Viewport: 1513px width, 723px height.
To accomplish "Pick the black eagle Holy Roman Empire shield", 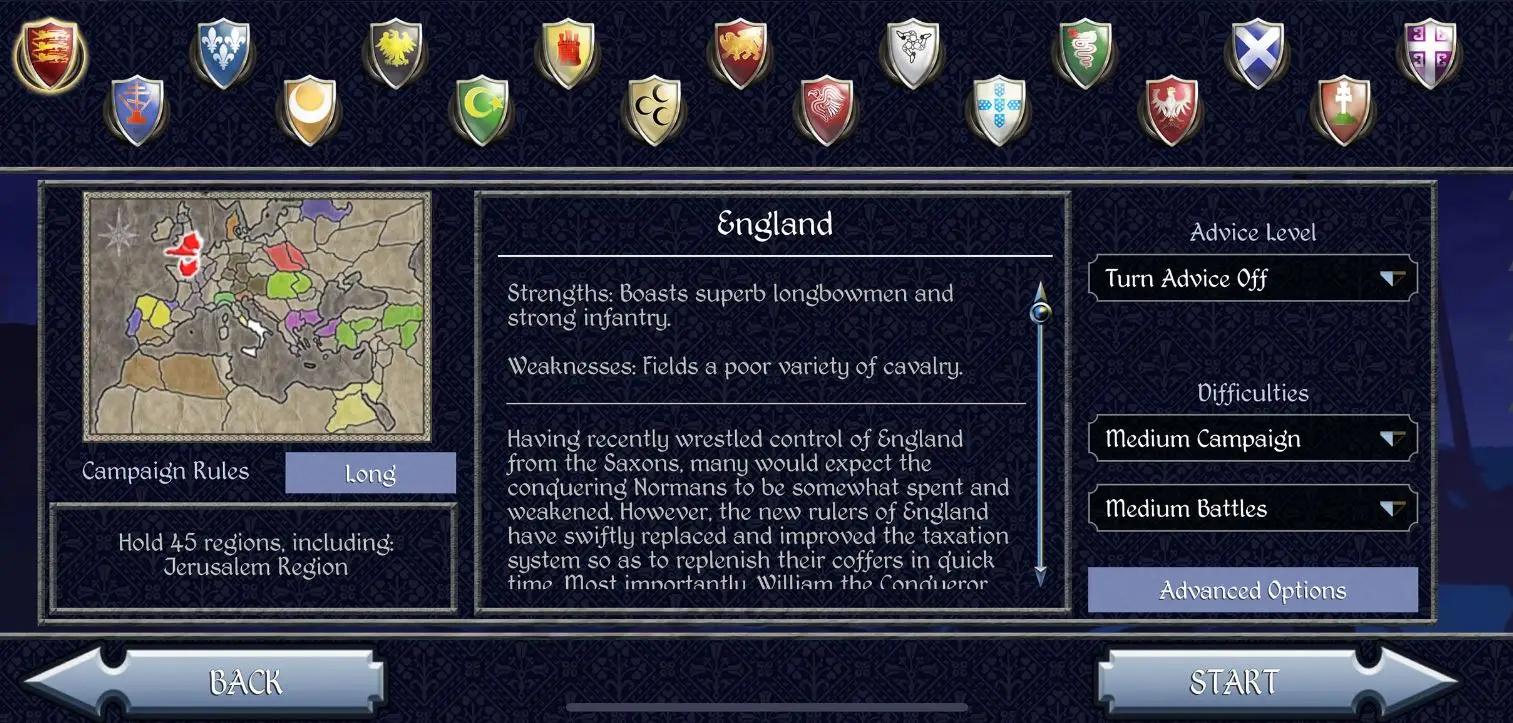I will pyautogui.click(x=395, y=52).
